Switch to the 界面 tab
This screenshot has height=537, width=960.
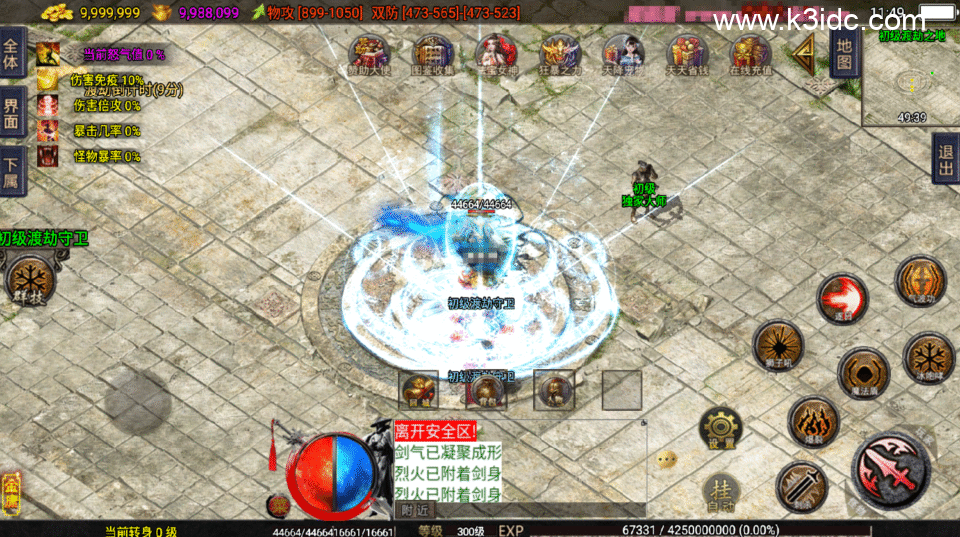[11, 112]
